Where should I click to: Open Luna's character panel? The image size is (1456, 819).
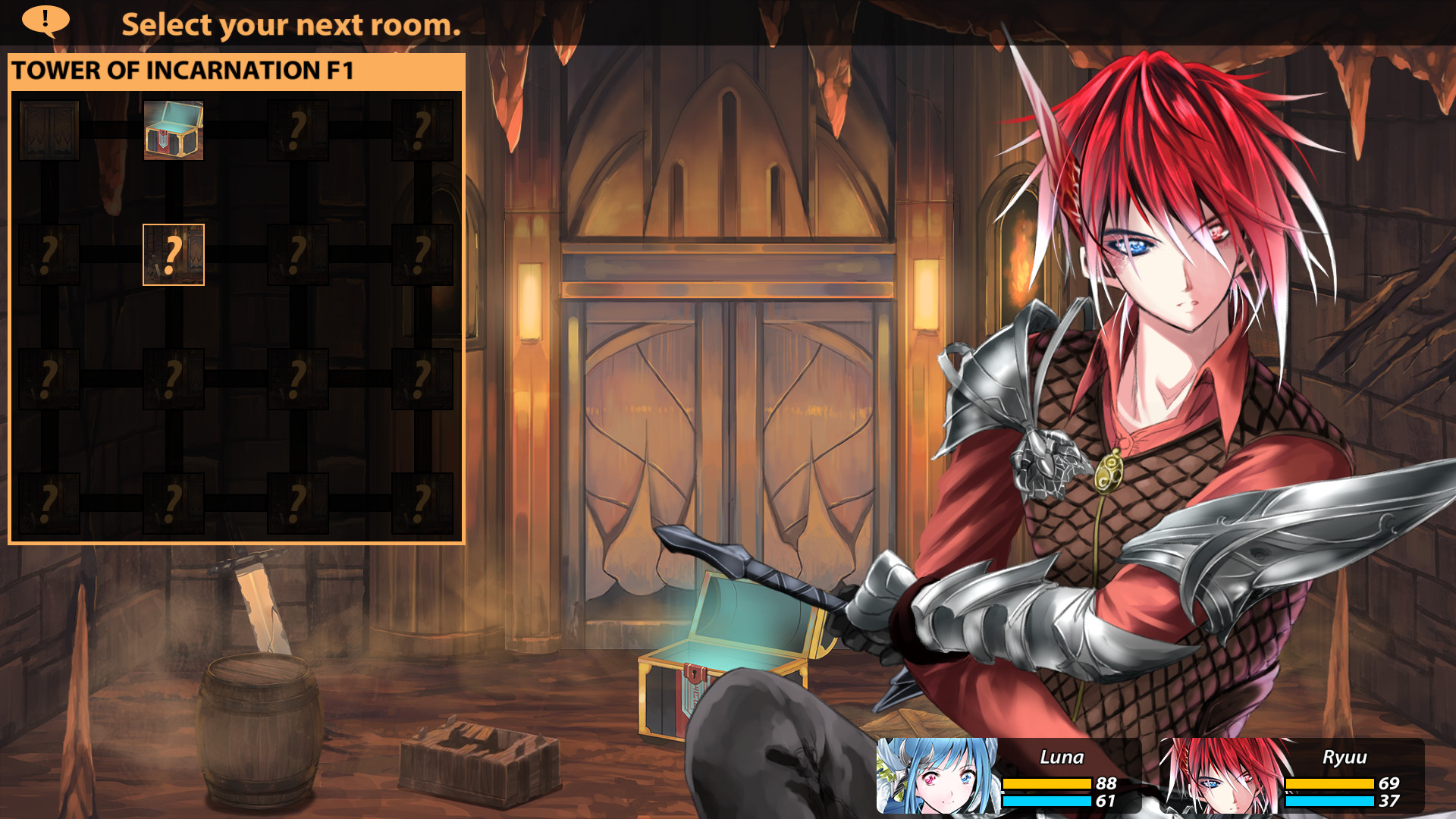click(1009, 773)
